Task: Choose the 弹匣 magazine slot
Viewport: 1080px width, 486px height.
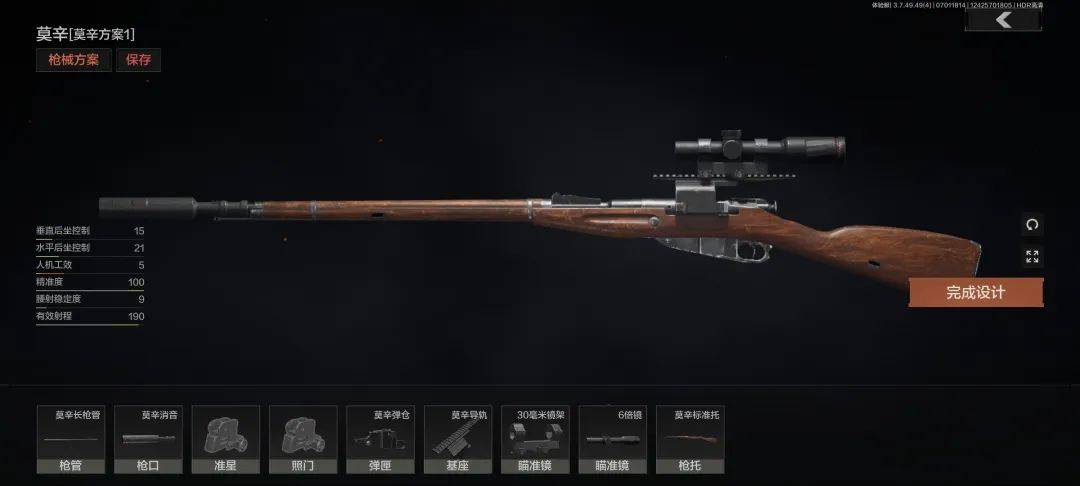Action: coord(380,439)
